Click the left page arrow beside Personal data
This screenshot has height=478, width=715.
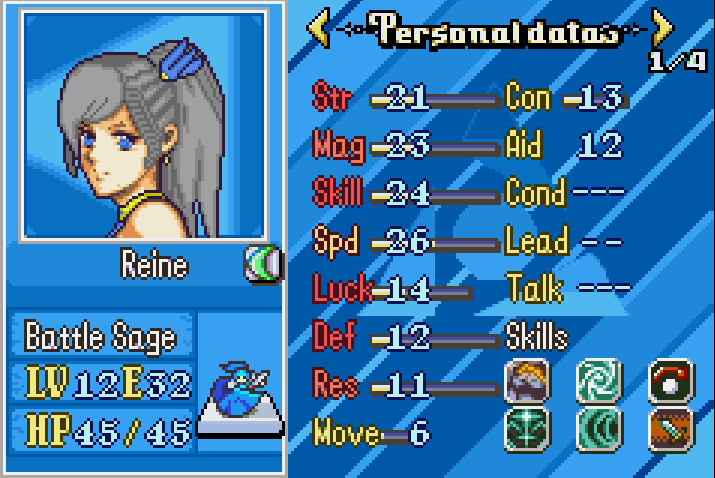(319, 28)
